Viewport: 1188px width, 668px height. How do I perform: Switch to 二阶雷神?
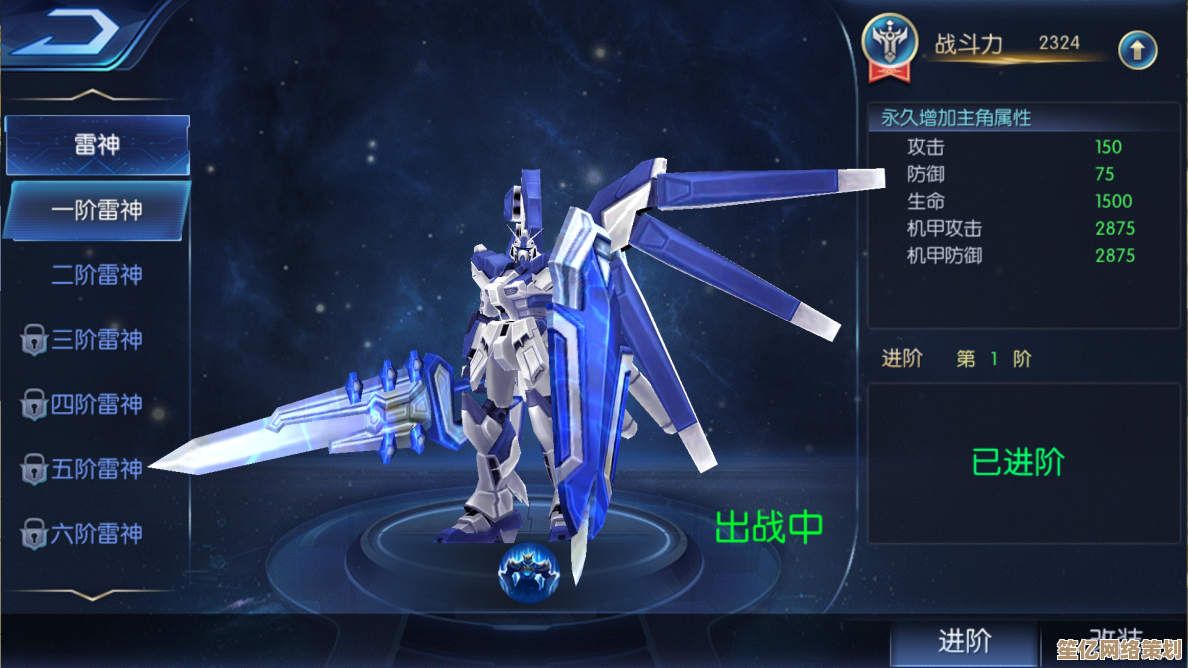[x=97, y=275]
